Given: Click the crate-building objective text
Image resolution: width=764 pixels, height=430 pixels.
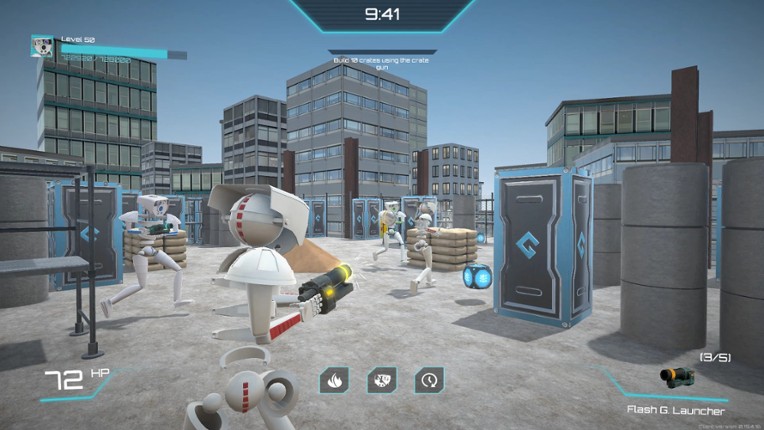Looking at the screenshot, I should [x=381, y=64].
